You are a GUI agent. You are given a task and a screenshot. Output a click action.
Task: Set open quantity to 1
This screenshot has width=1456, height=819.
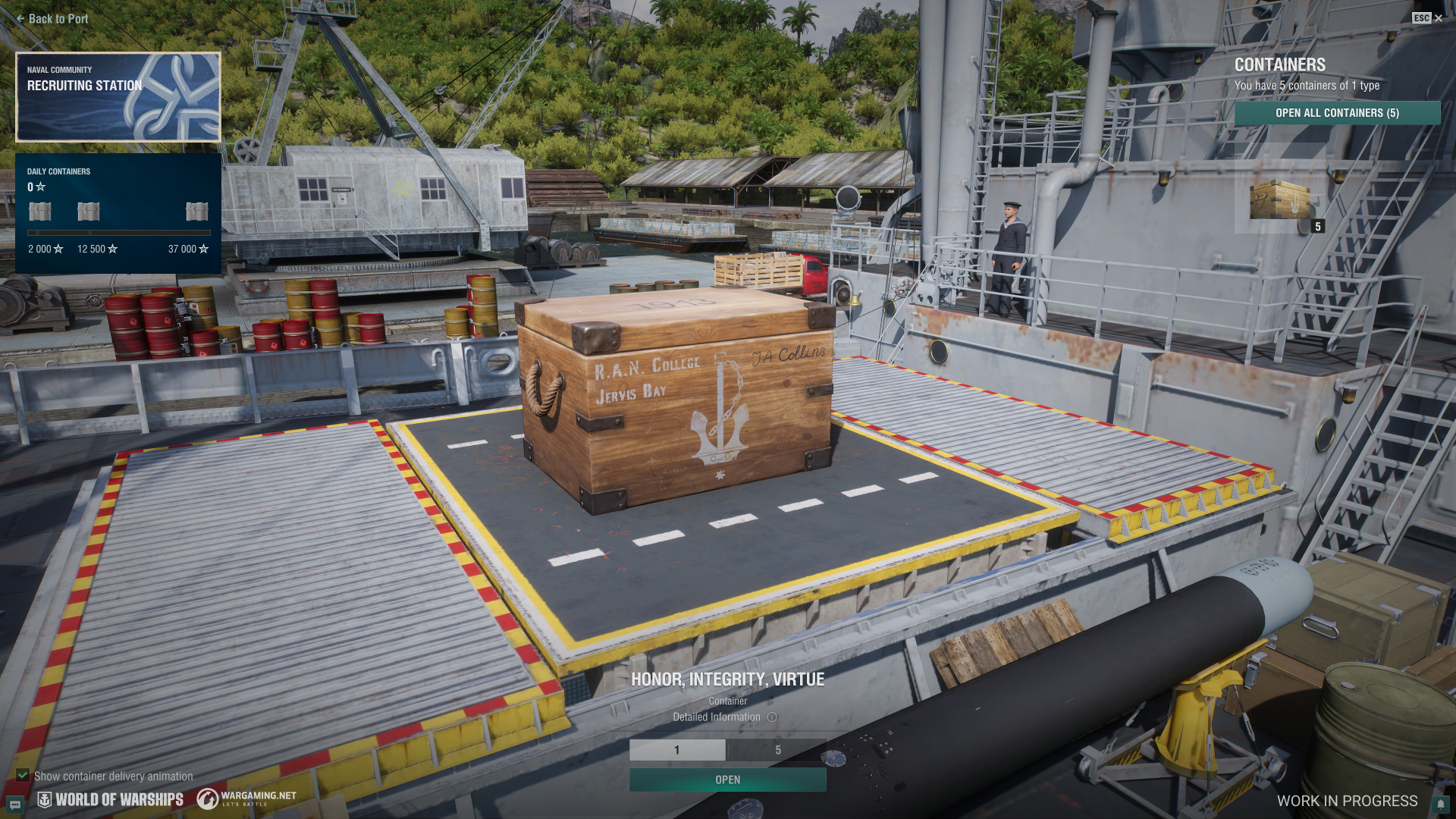[677, 750]
